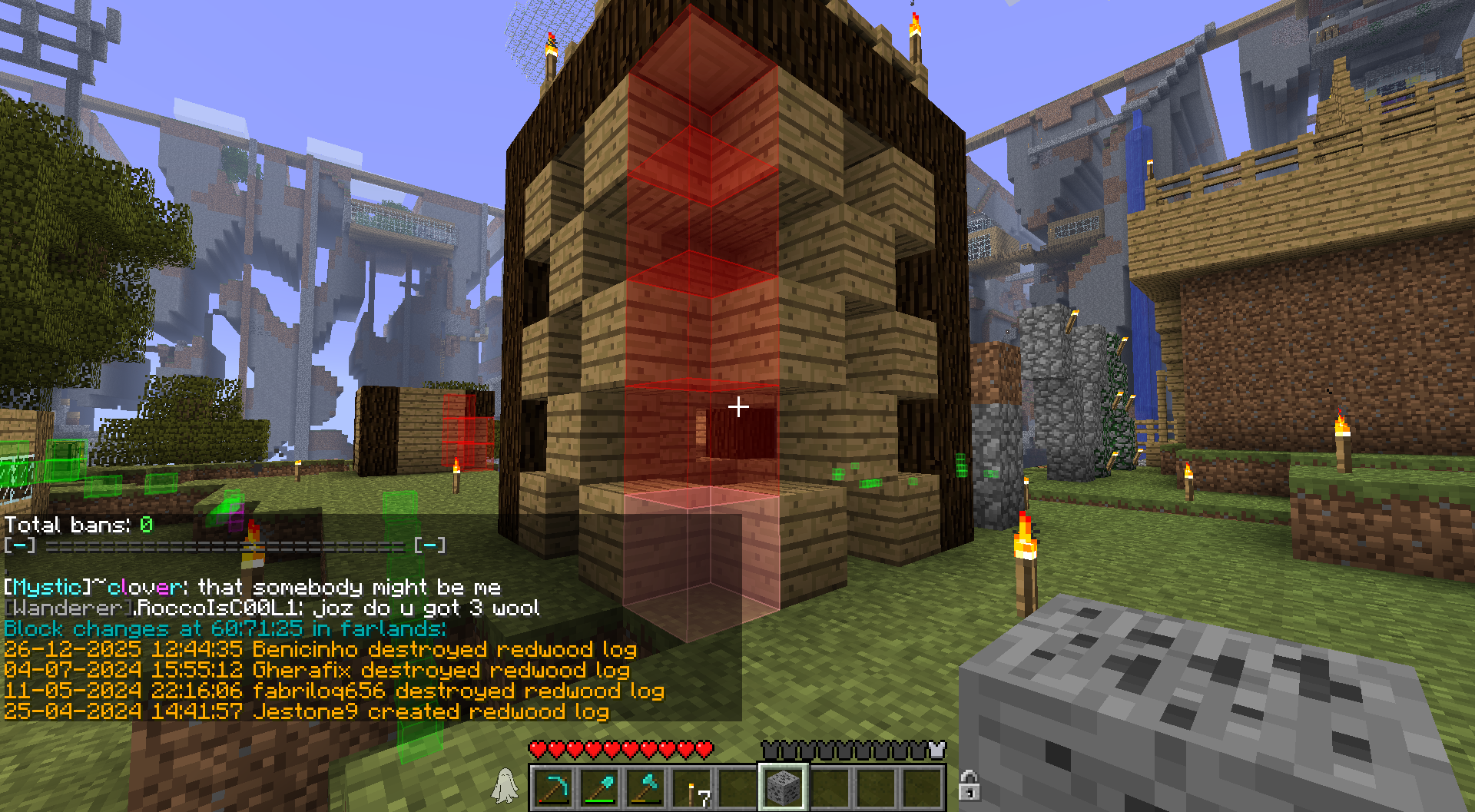Click the ghost icon left of hotbar
This screenshot has height=812, width=1475.
click(x=505, y=785)
